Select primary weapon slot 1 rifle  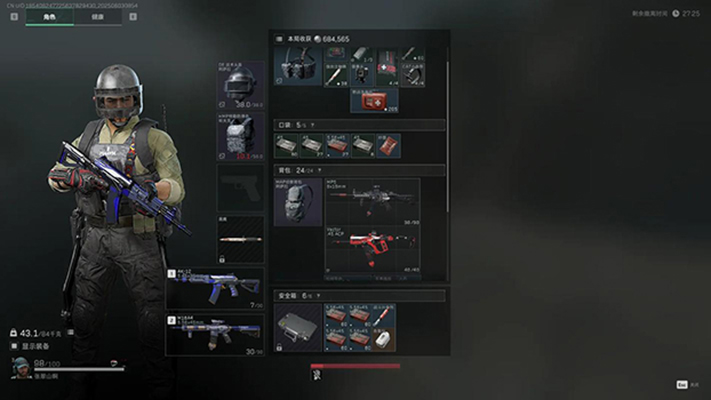click(215, 288)
